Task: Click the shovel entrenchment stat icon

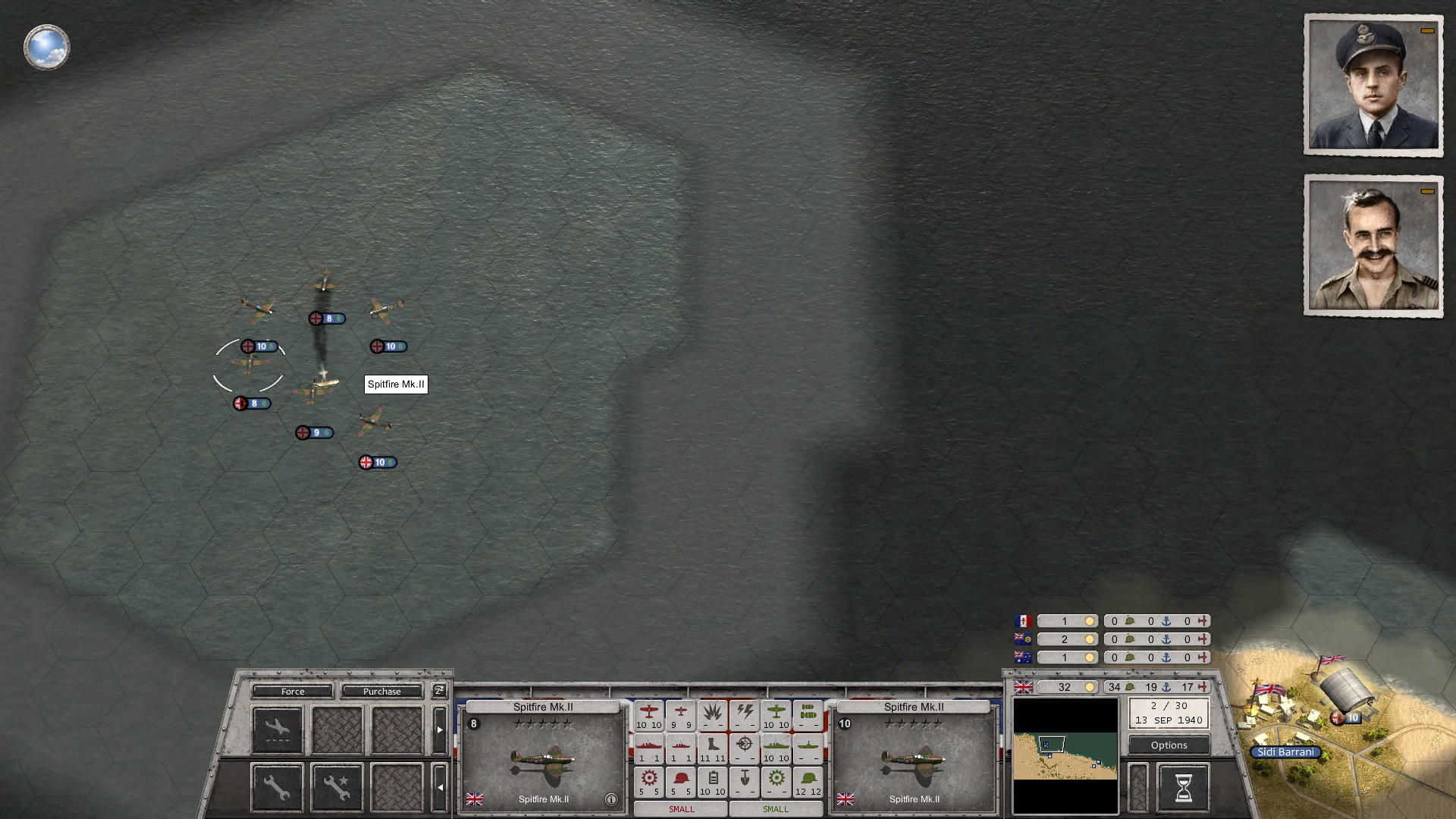Action: (744, 779)
